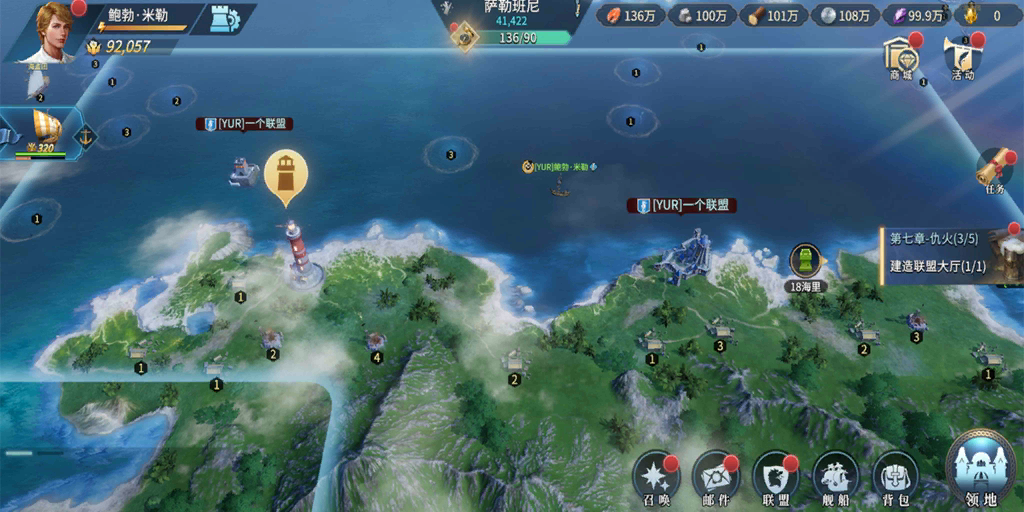Select the ship fleet with 320 power

coord(38,133)
